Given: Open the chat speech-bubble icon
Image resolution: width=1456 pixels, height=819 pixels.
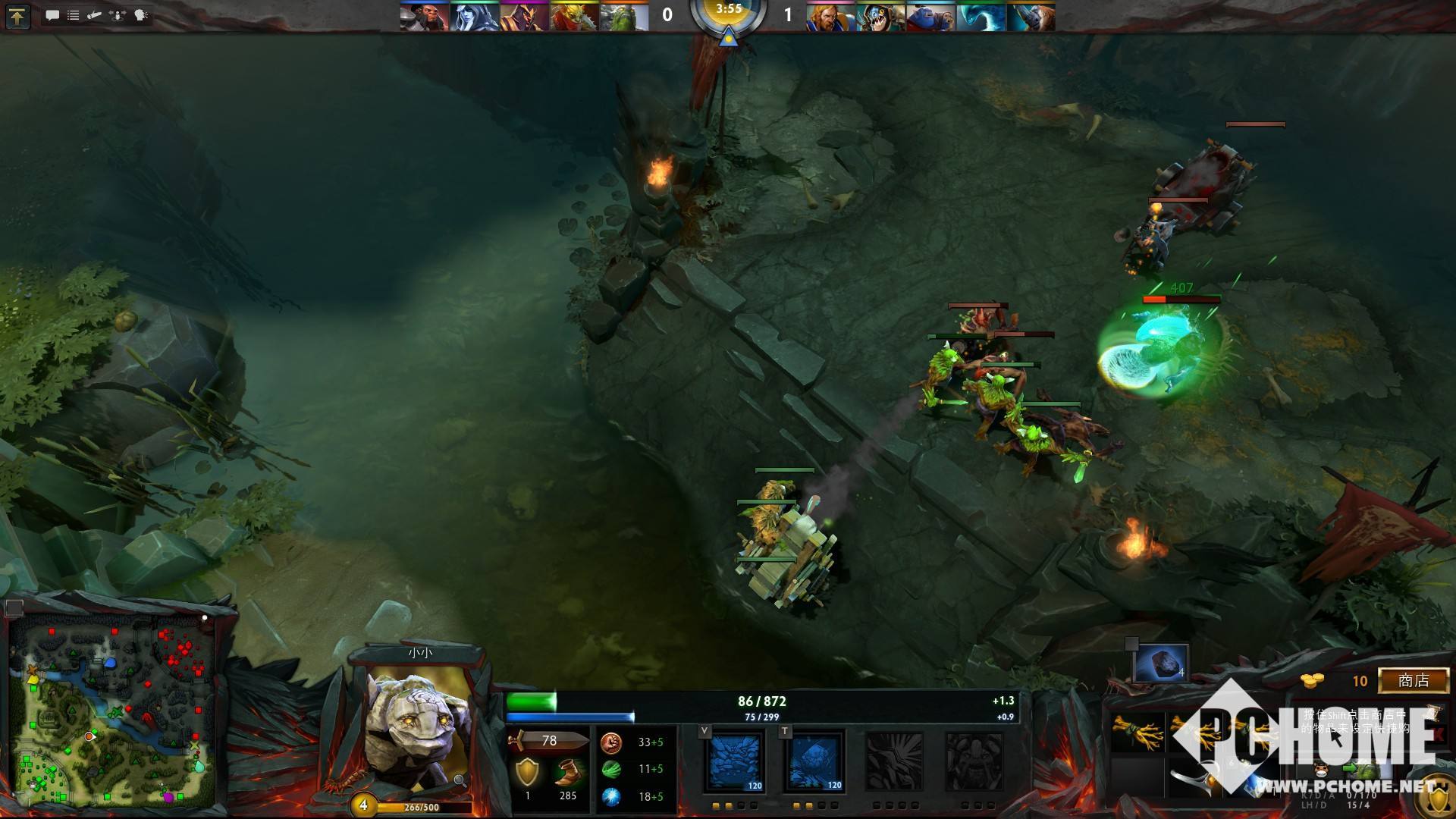Looking at the screenshot, I should point(52,15).
